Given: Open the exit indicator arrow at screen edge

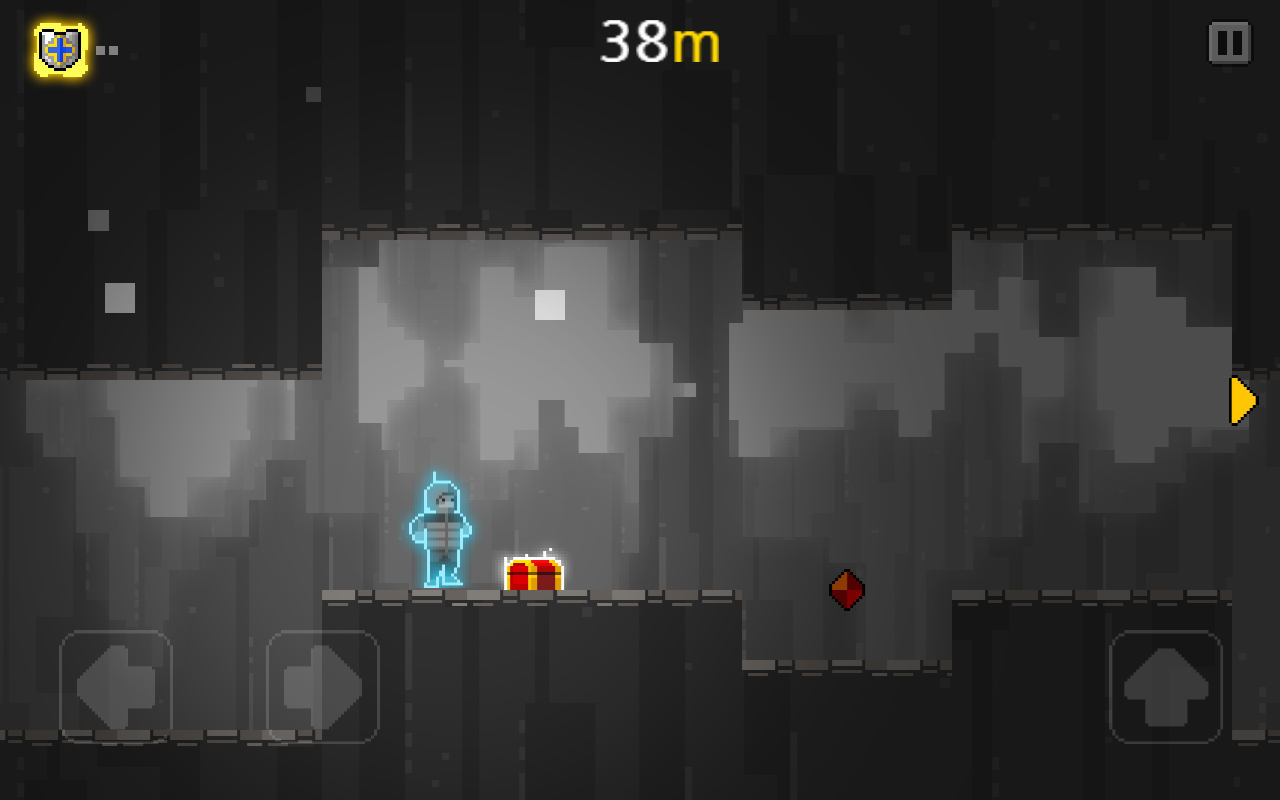Looking at the screenshot, I should pyautogui.click(x=1240, y=399).
